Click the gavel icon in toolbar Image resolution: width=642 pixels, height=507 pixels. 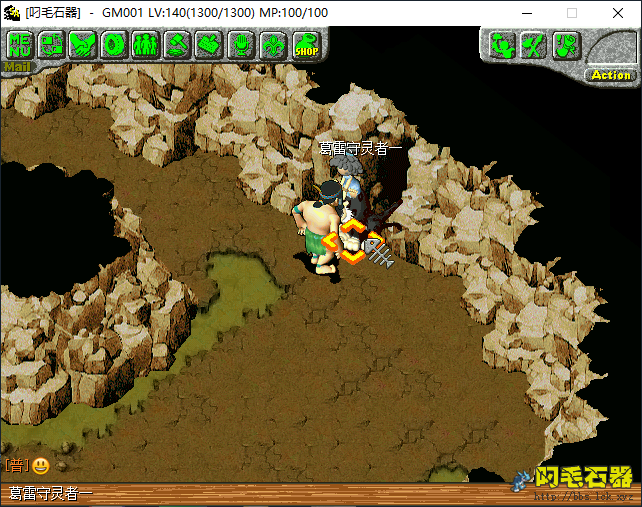[178, 45]
